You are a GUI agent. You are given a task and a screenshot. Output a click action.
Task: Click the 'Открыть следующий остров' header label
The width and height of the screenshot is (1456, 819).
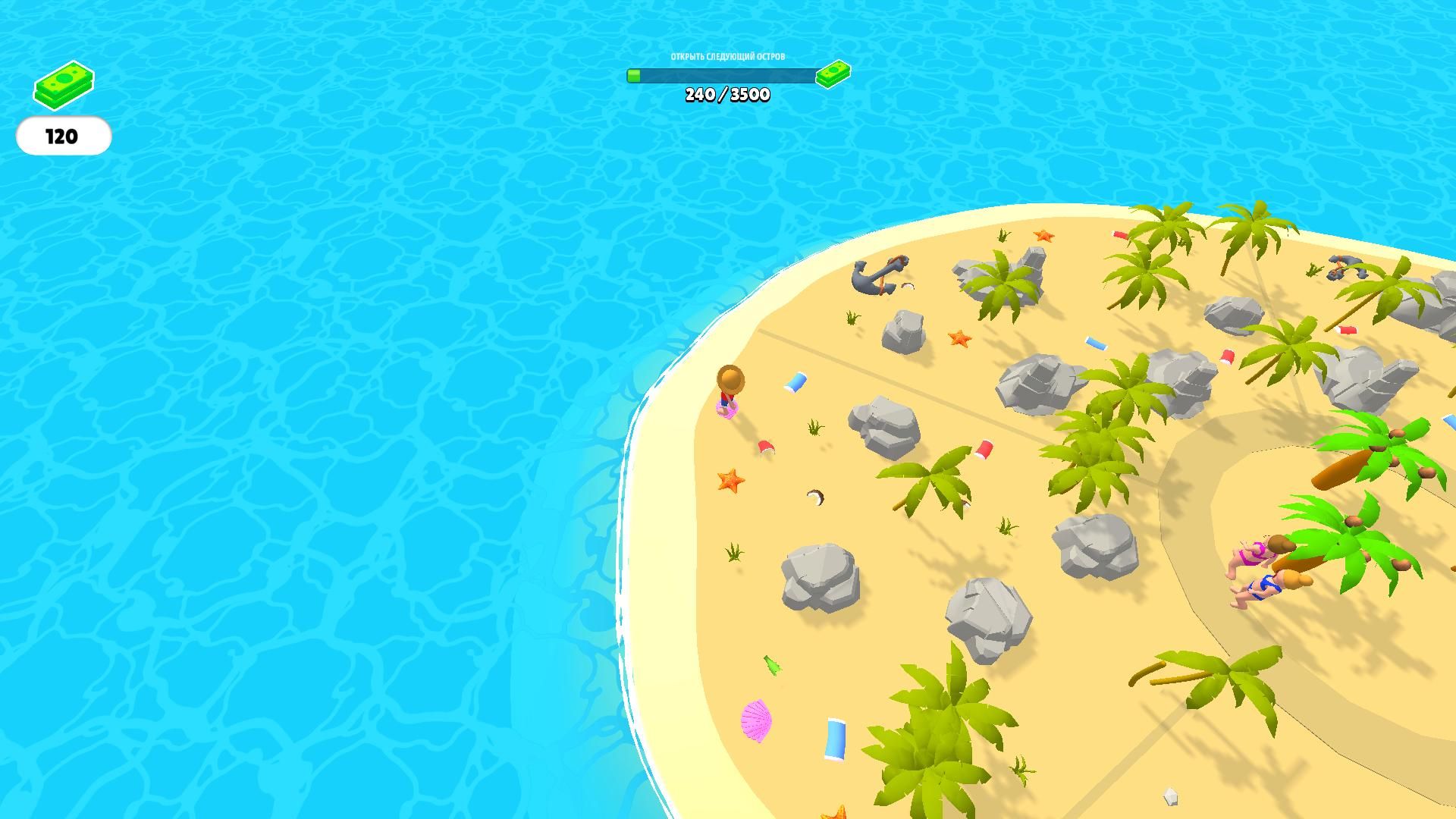pos(728,56)
